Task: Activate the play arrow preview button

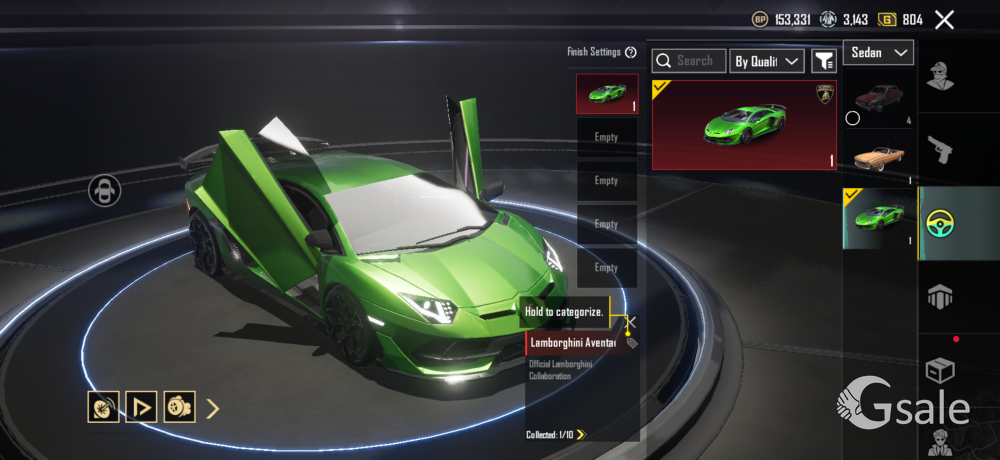Action: click(141, 407)
